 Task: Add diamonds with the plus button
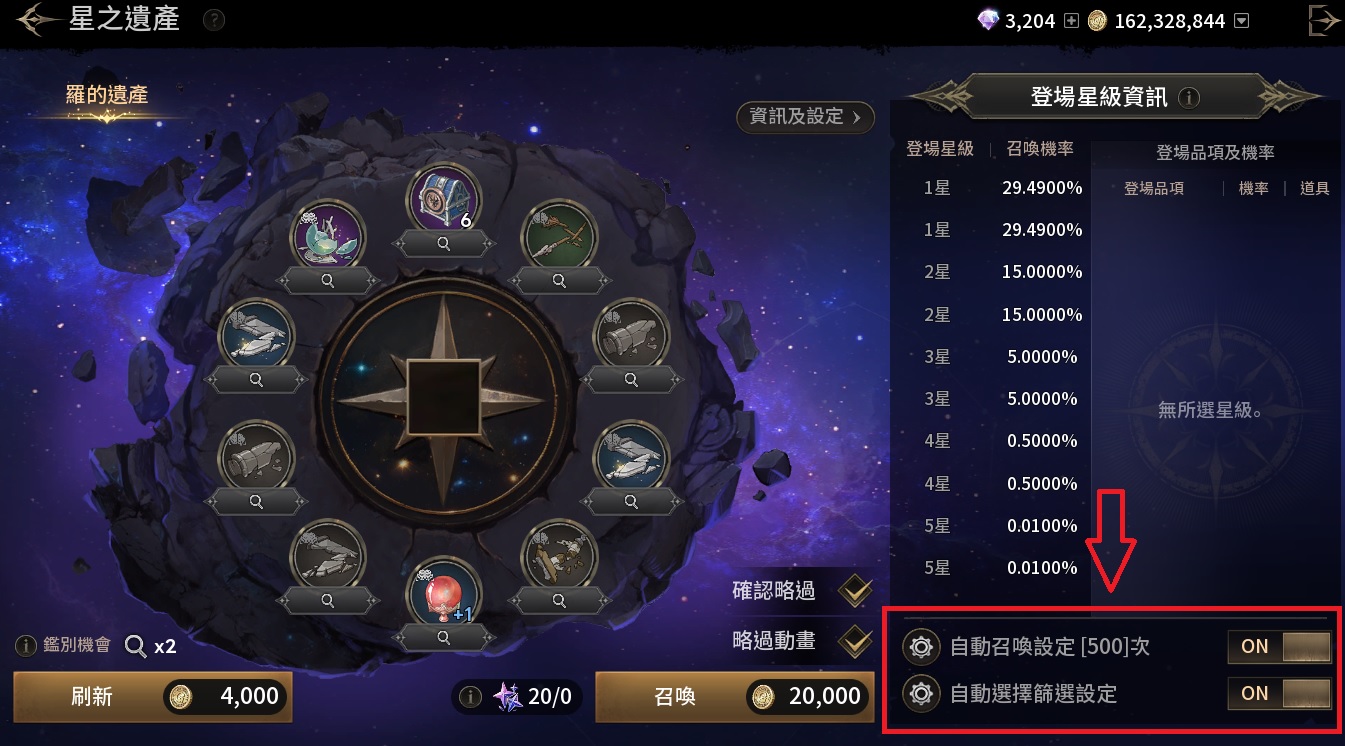1072,20
